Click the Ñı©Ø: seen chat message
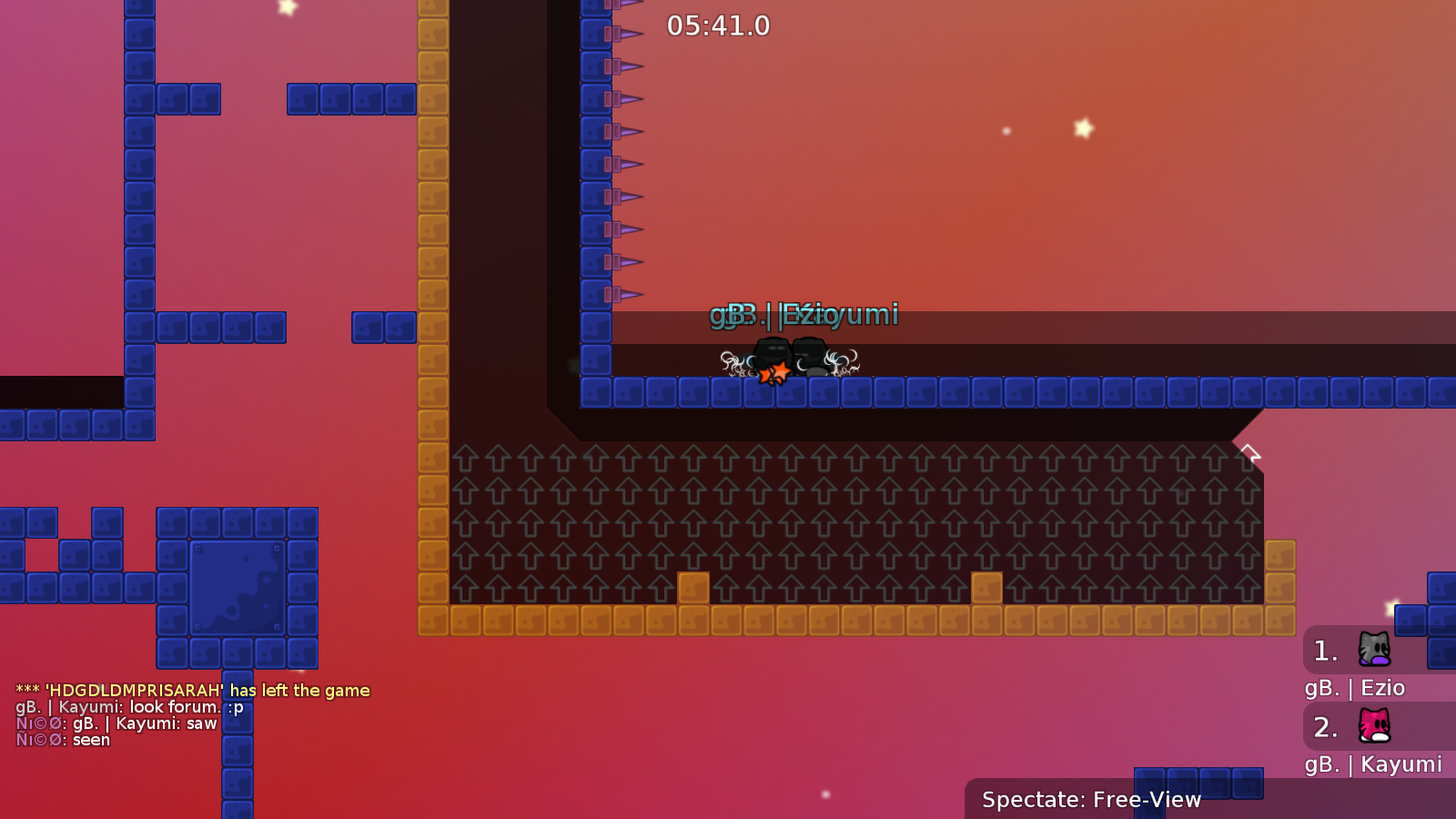The width and height of the screenshot is (1456, 819). point(61,740)
